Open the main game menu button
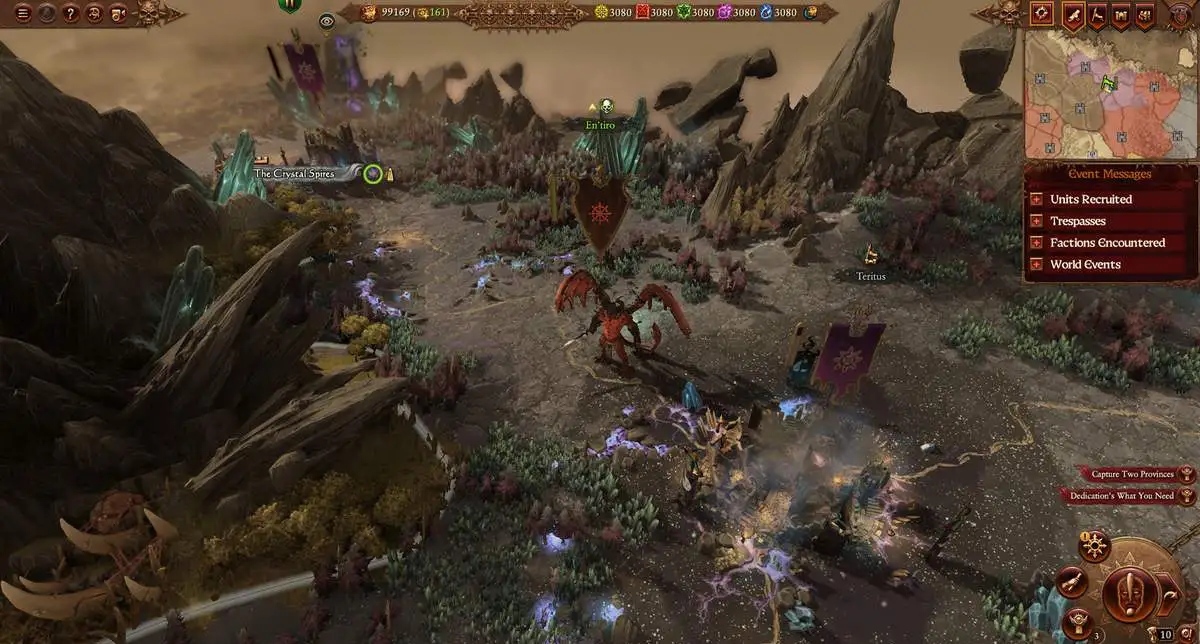The image size is (1200, 644). point(22,14)
